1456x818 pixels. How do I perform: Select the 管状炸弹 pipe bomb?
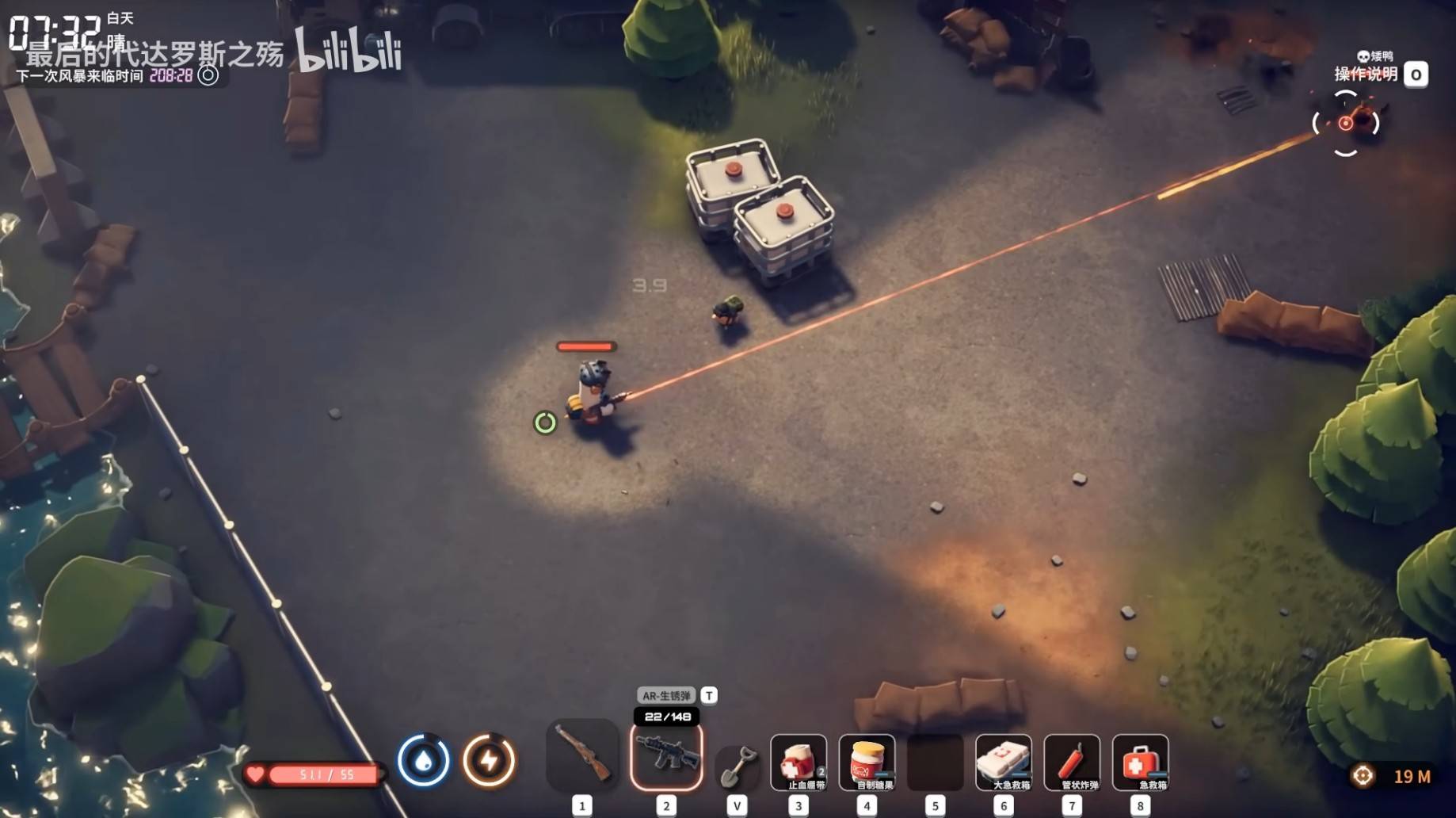click(x=1072, y=762)
